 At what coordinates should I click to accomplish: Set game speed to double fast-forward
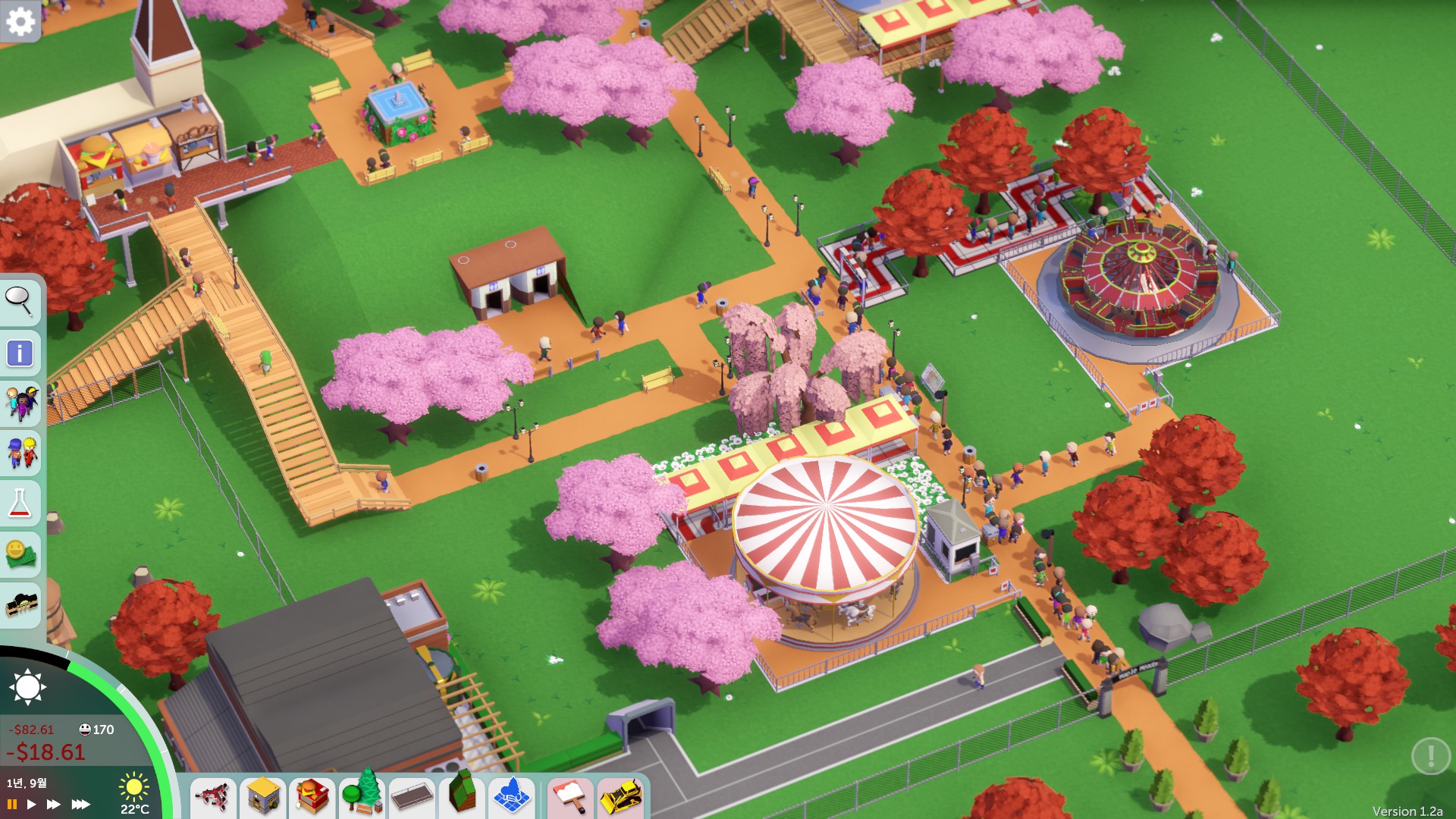[53, 804]
